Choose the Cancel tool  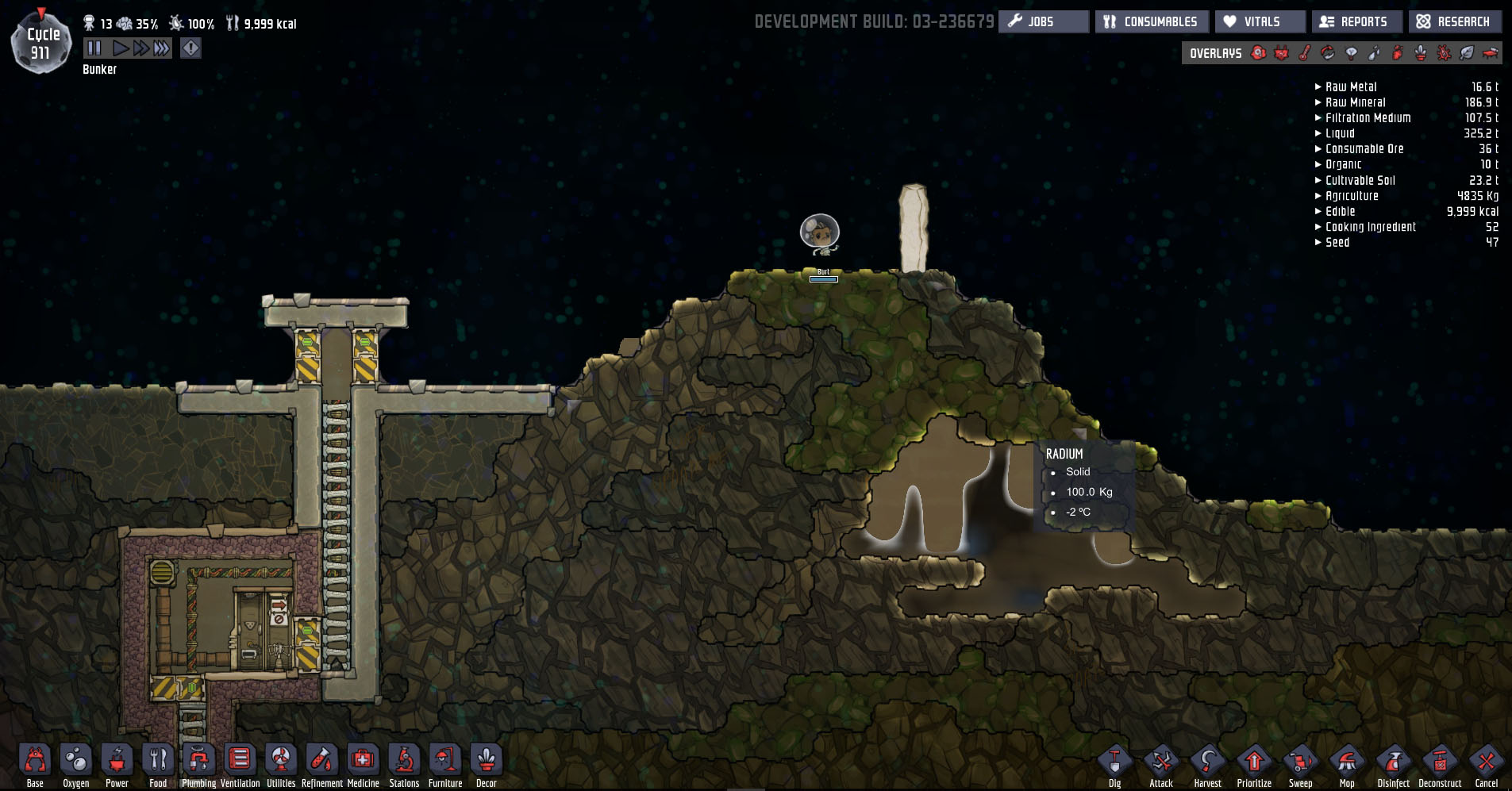(x=1486, y=762)
